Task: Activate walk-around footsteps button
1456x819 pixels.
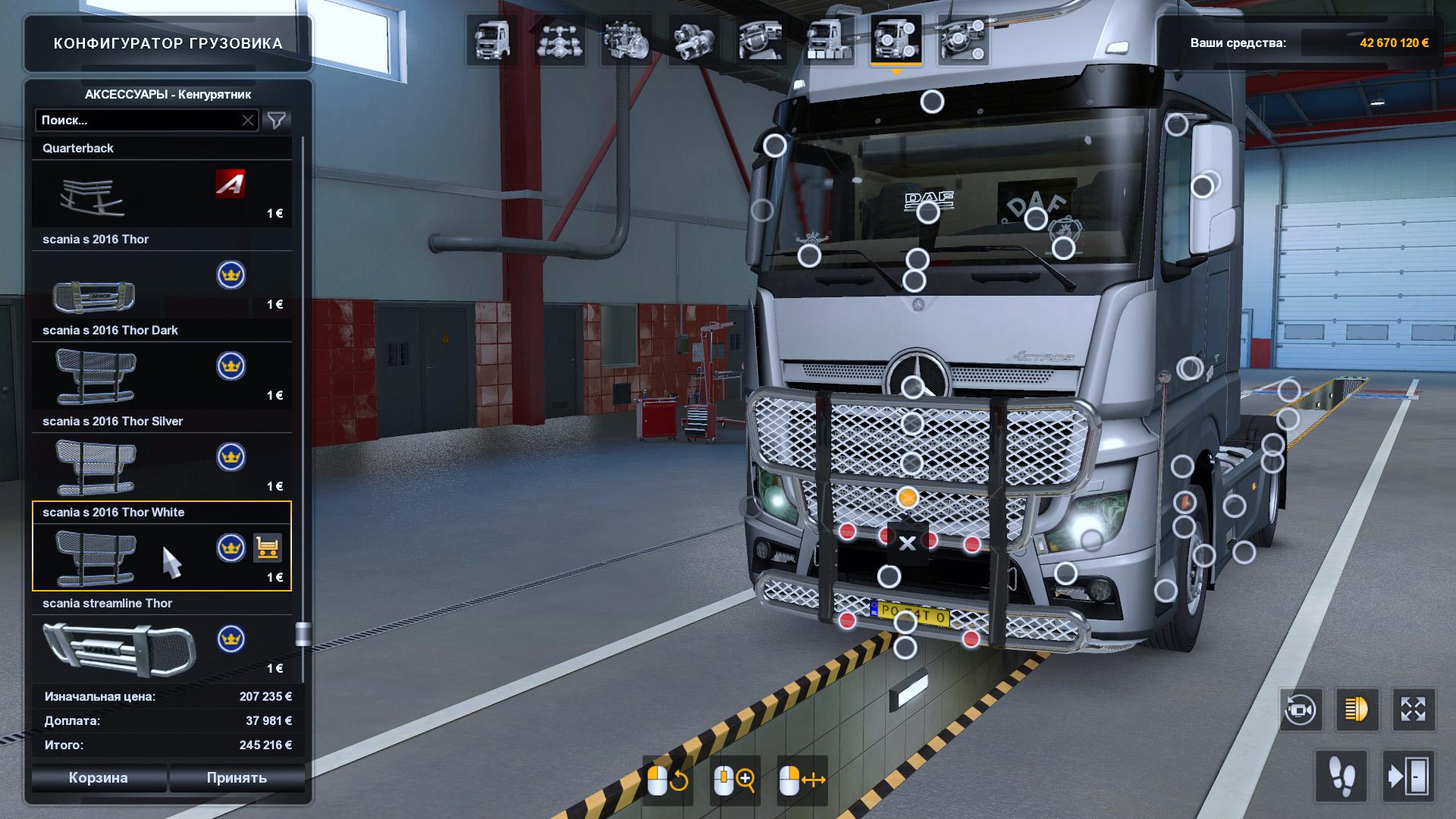Action: point(1341,777)
